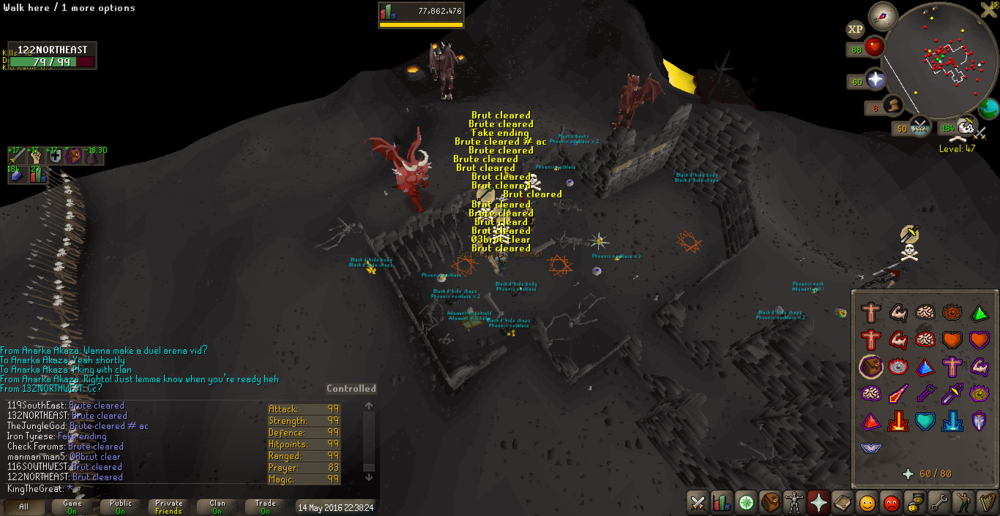Toggle the XP drops button
Viewport: 1000px width, 516px height.
click(856, 30)
